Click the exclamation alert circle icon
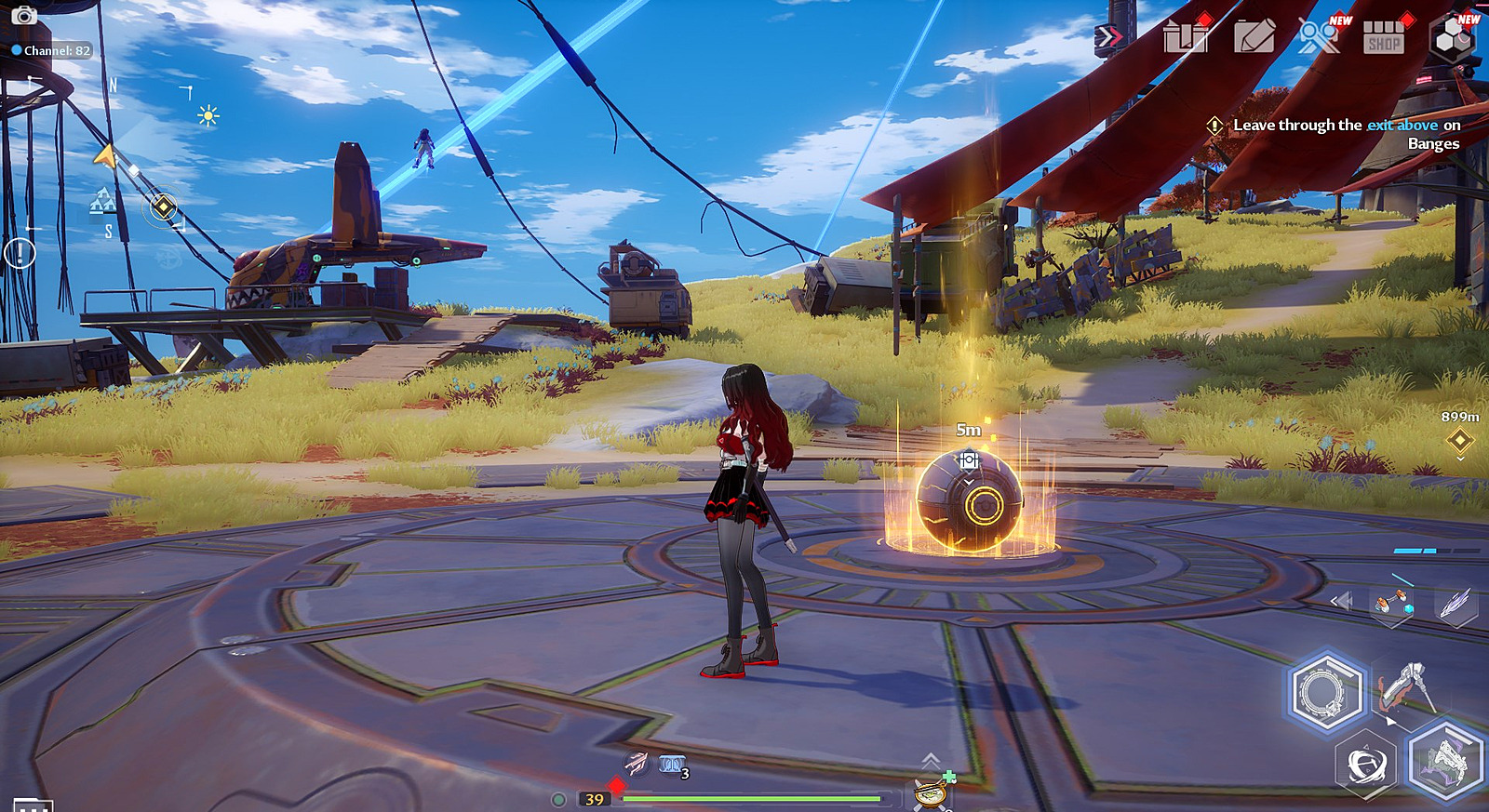The image size is (1489, 812). click(x=20, y=252)
